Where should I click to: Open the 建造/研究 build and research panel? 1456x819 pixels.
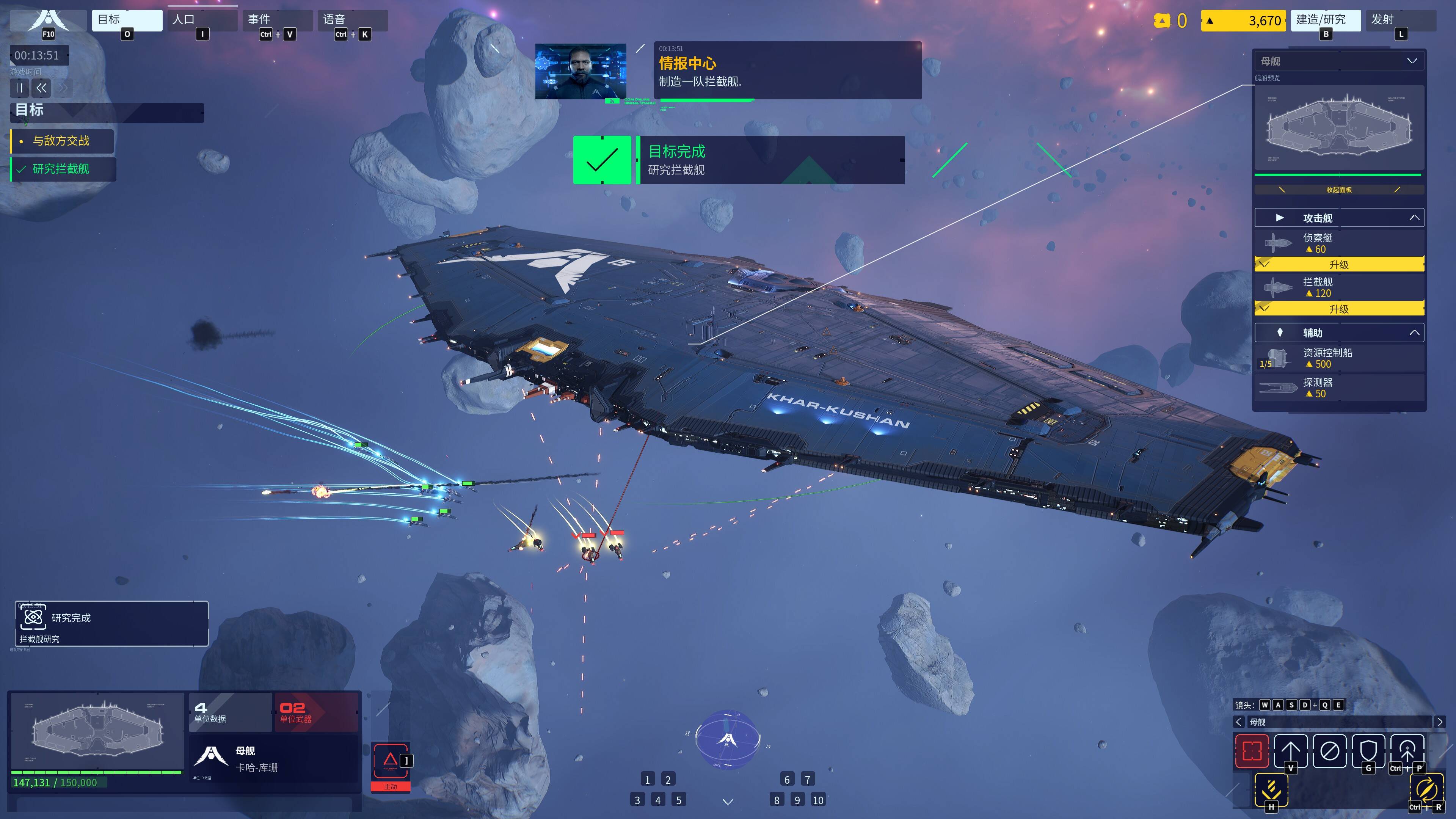coord(1325,20)
